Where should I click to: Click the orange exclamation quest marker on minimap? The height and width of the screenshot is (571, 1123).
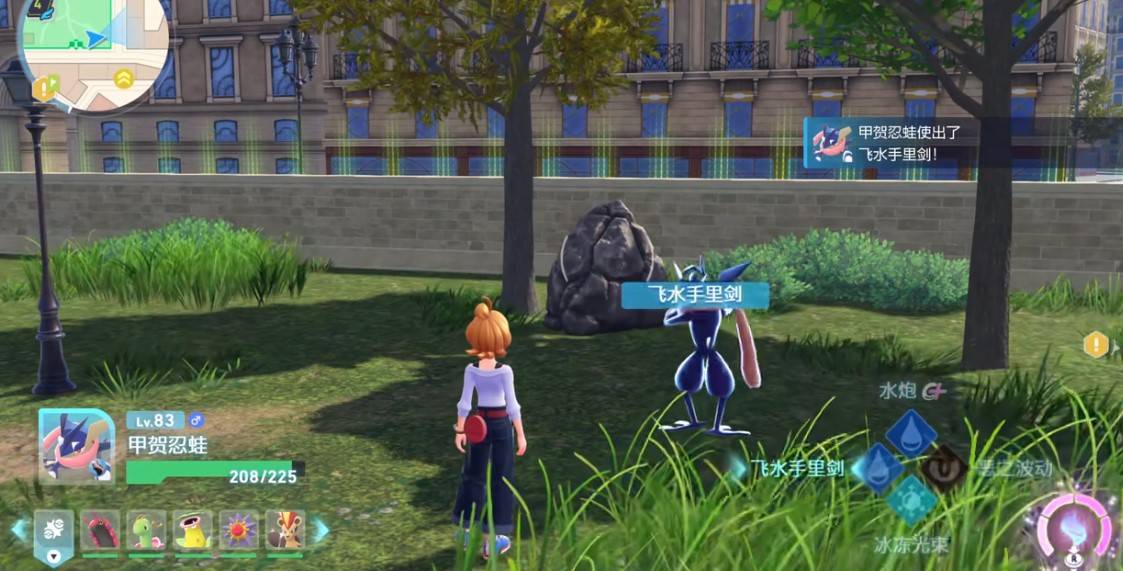tap(43, 89)
